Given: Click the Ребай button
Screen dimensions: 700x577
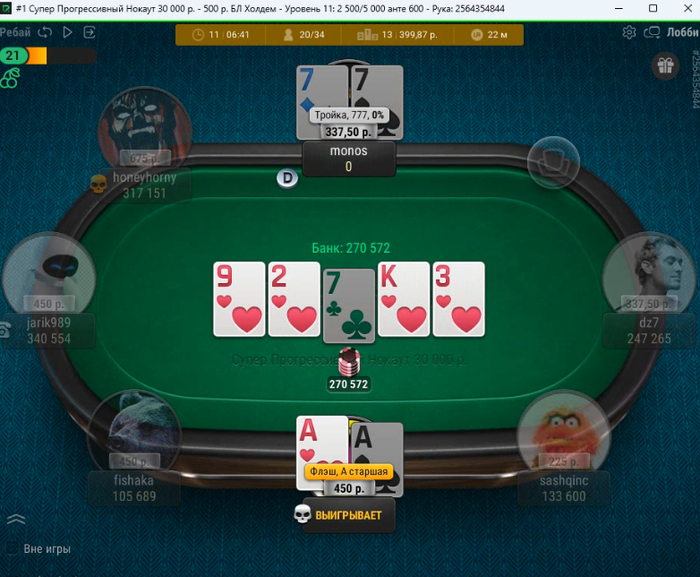Looking at the screenshot, I should coord(15,32).
